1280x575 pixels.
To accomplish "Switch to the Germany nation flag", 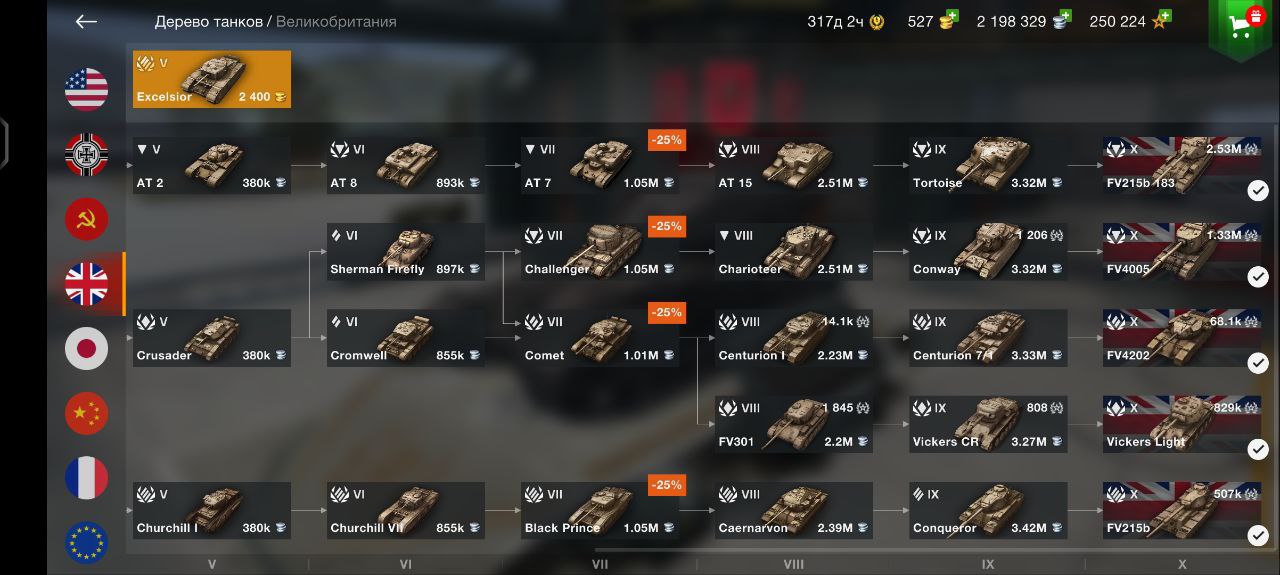I will click(87, 155).
